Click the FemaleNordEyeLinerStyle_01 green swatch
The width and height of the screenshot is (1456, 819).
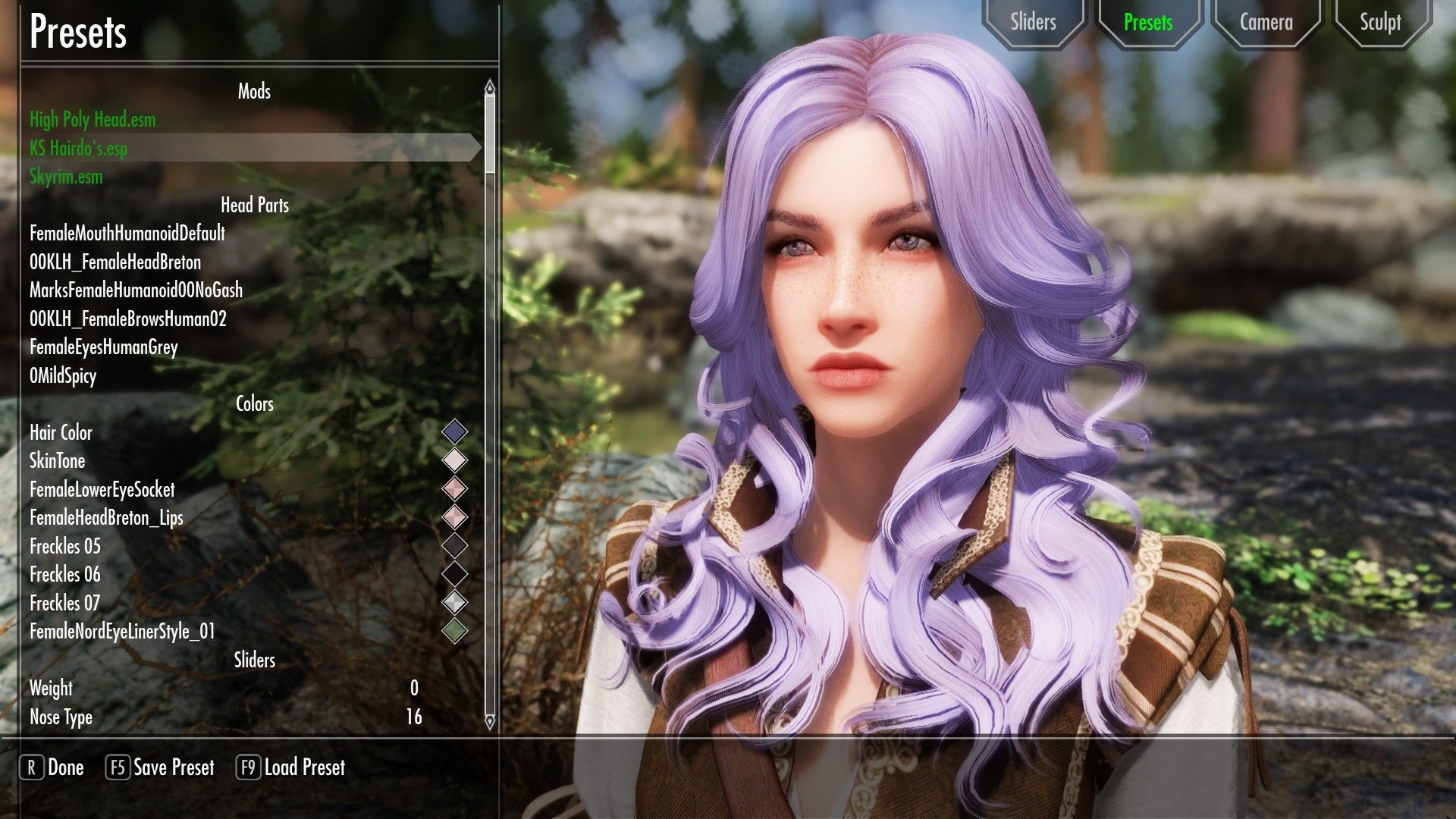455,629
